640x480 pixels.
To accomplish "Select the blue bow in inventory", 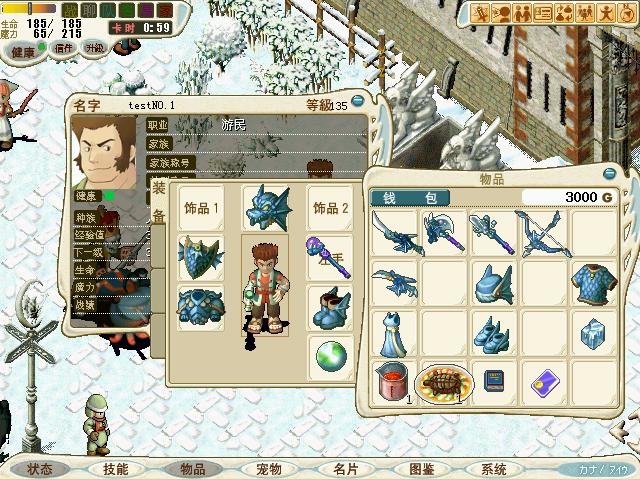I will pos(544,232).
